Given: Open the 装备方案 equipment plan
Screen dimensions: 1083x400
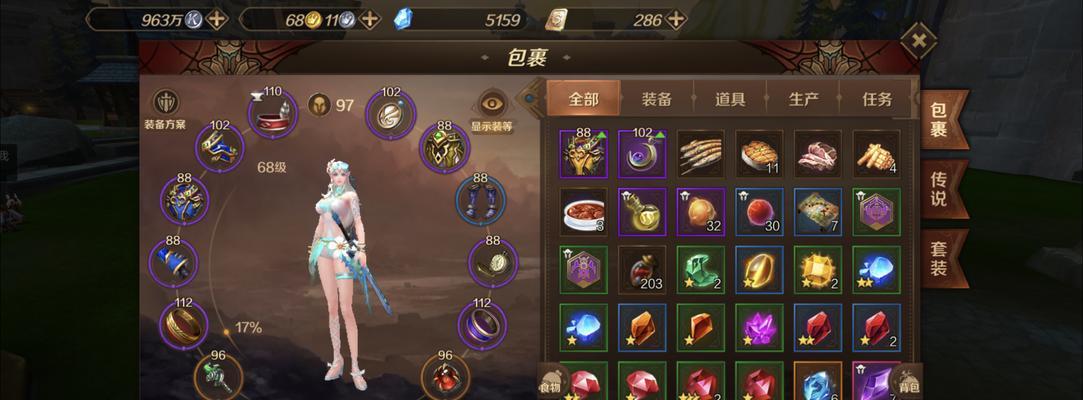Looking at the screenshot, I should tap(165, 108).
